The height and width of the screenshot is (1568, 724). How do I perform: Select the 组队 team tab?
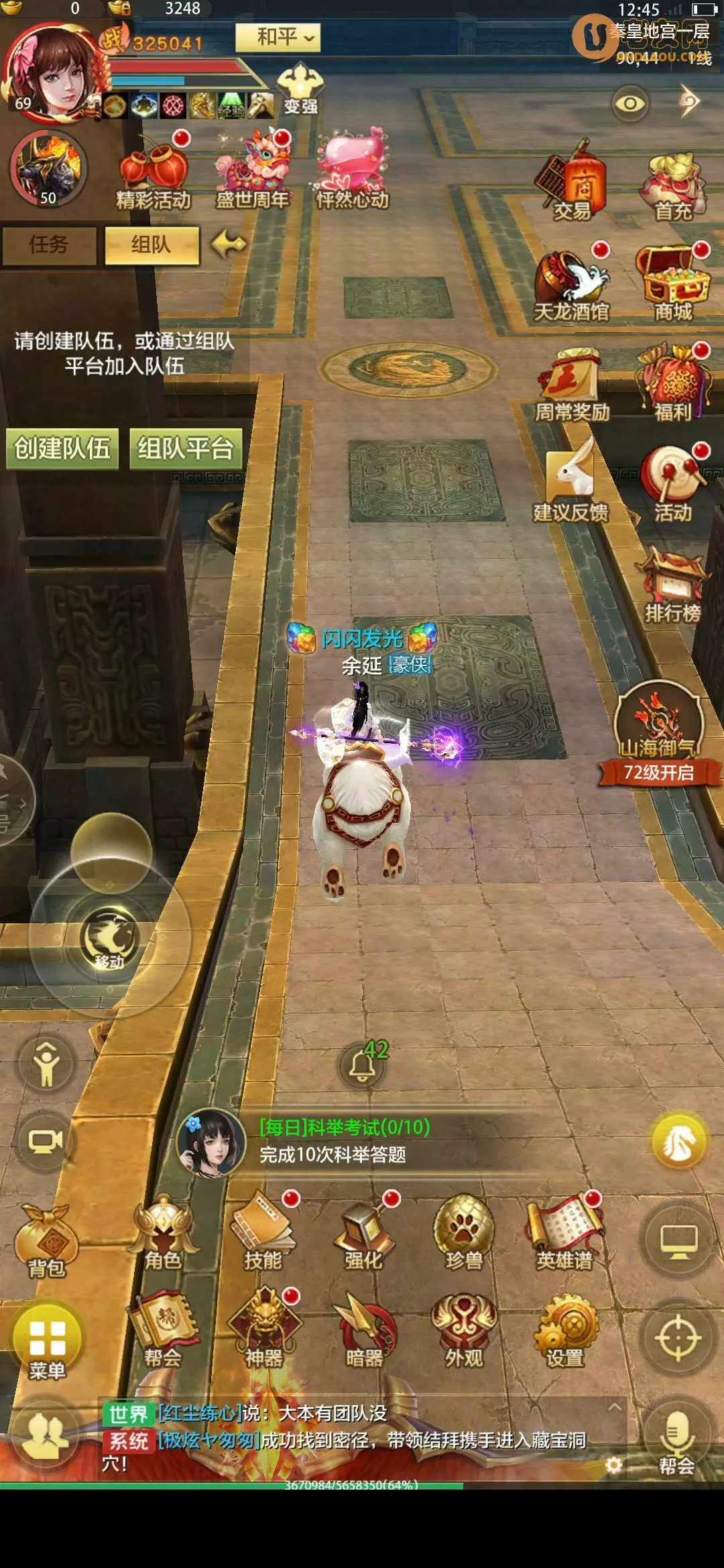coord(152,245)
